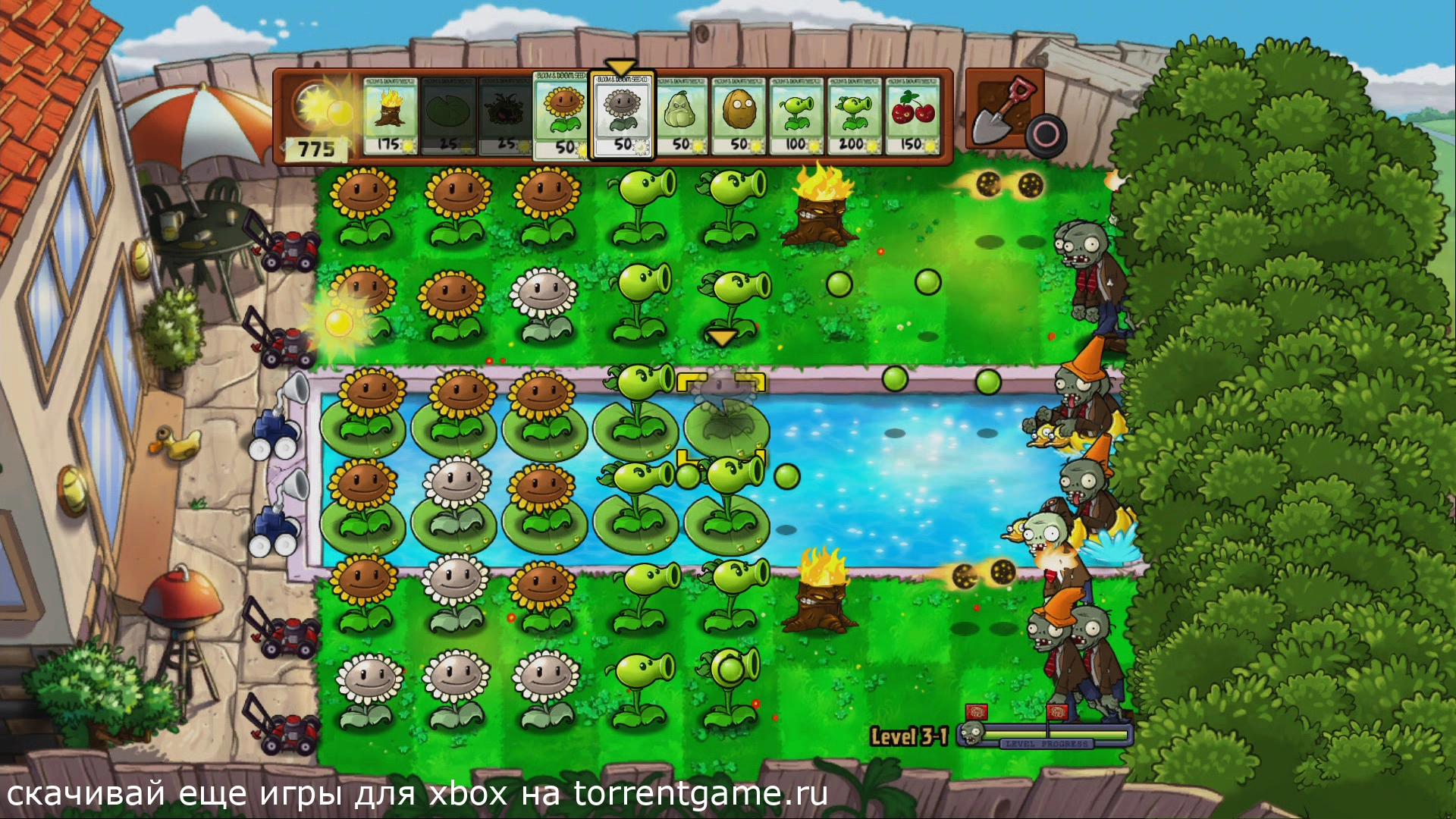Choose the Squash seed packet

(681, 116)
